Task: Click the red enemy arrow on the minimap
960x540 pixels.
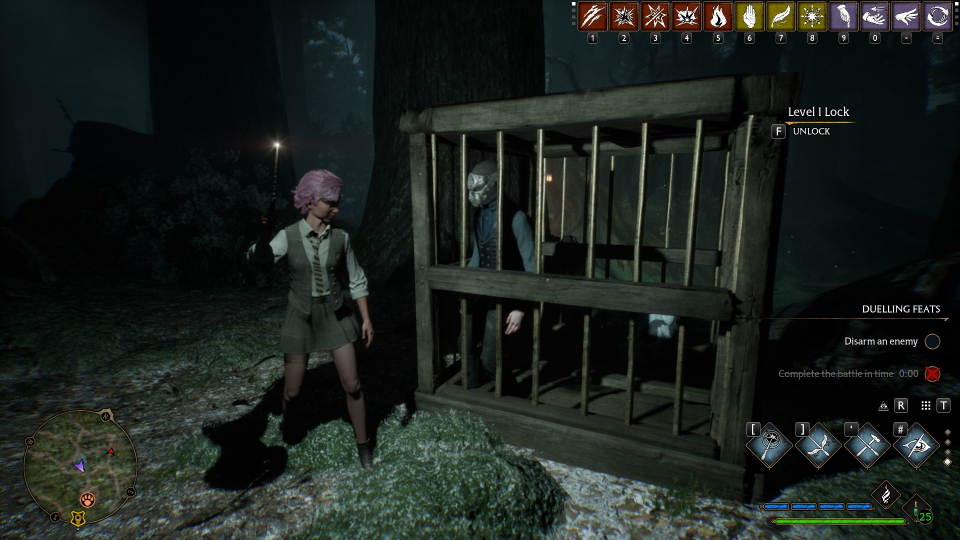Action: pyautogui.click(x=111, y=452)
